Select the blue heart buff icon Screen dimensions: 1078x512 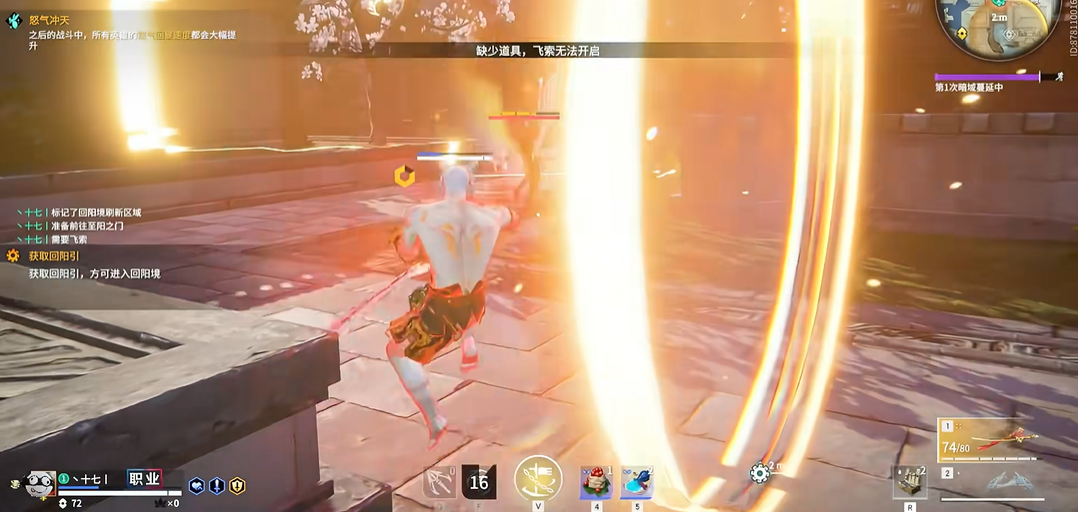tap(197, 486)
